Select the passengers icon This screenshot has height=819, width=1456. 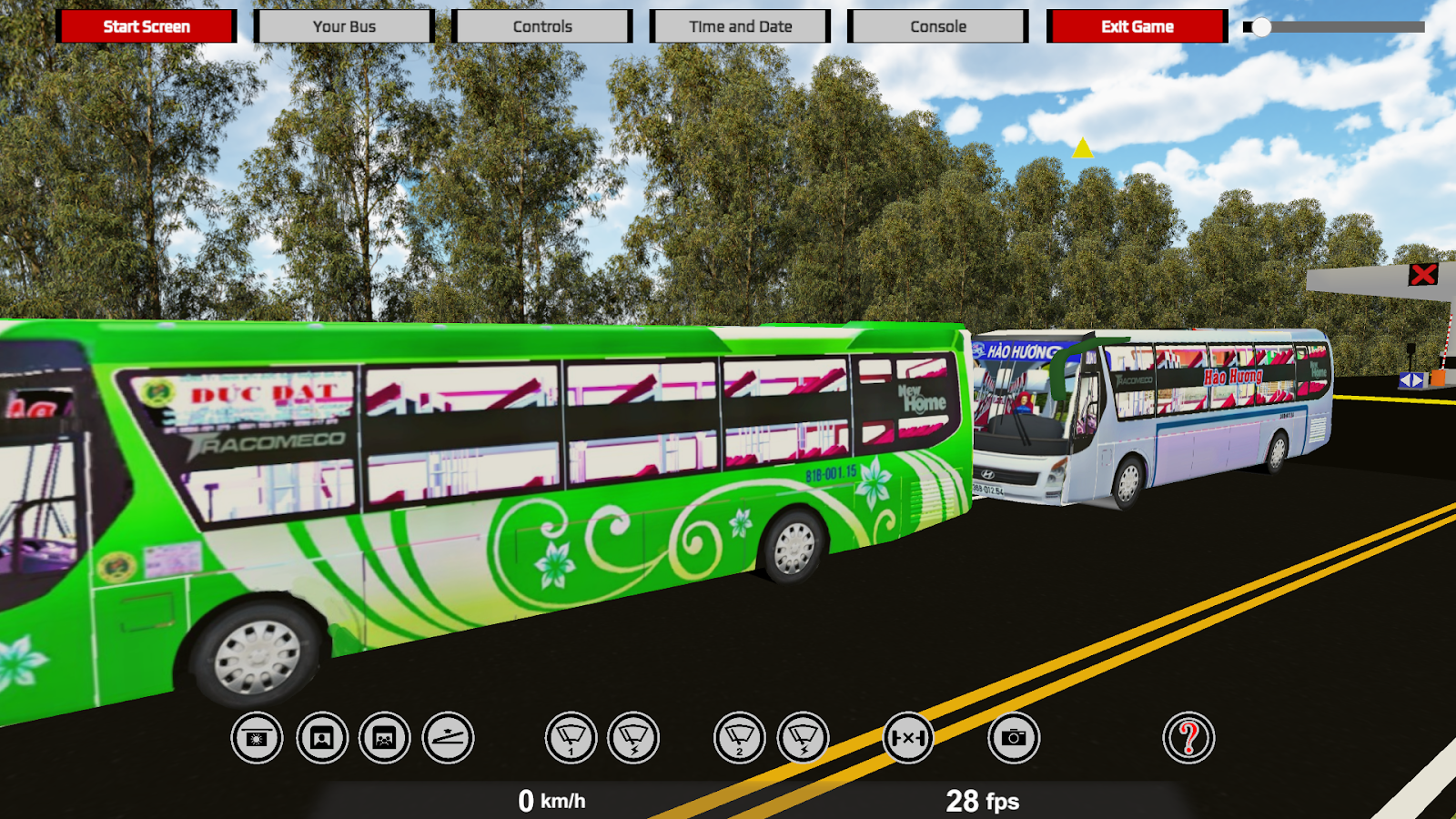[385, 738]
